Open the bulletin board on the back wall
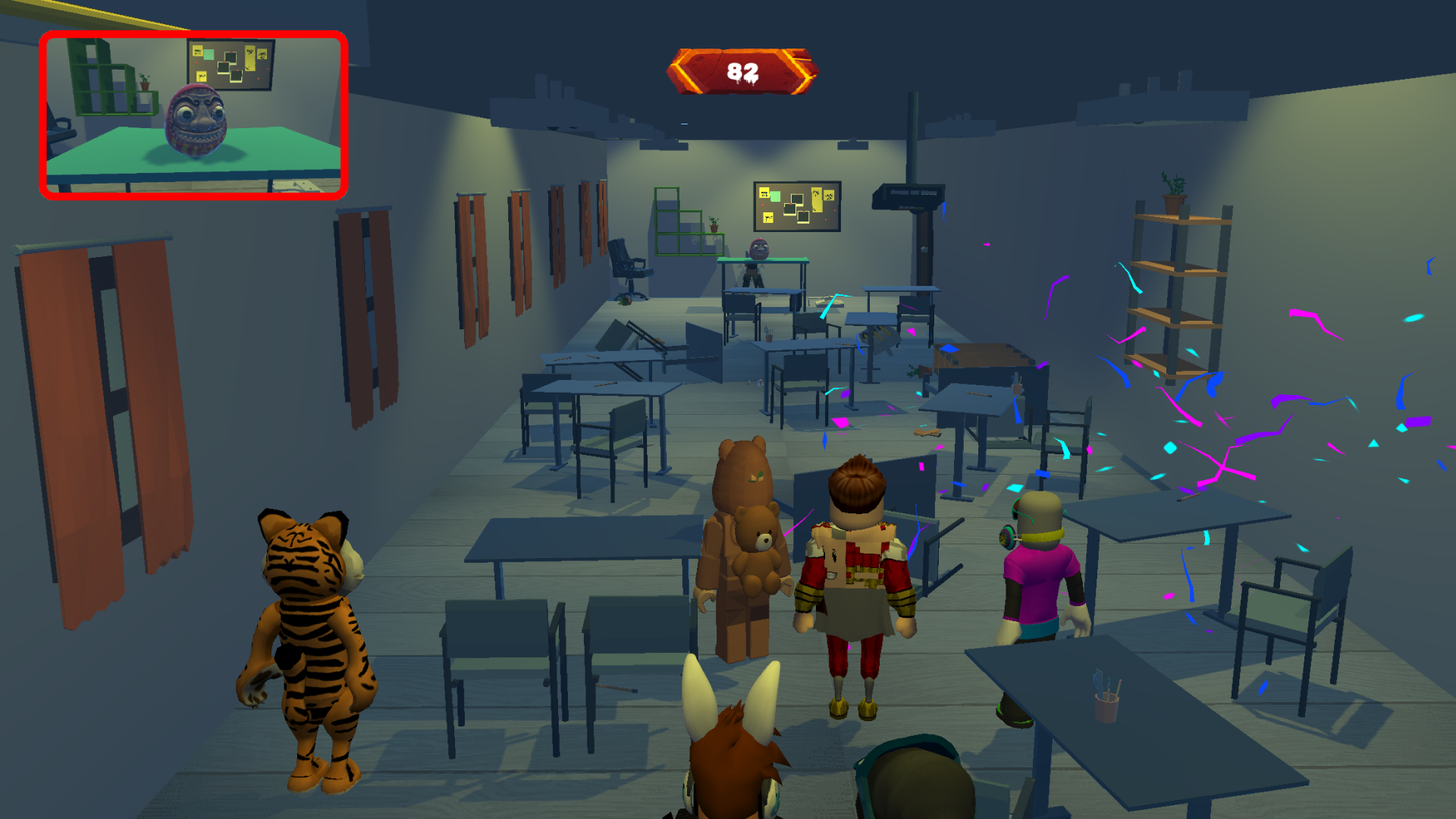Image resolution: width=1456 pixels, height=819 pixels. pyautogui.click(x=796, y=205)
